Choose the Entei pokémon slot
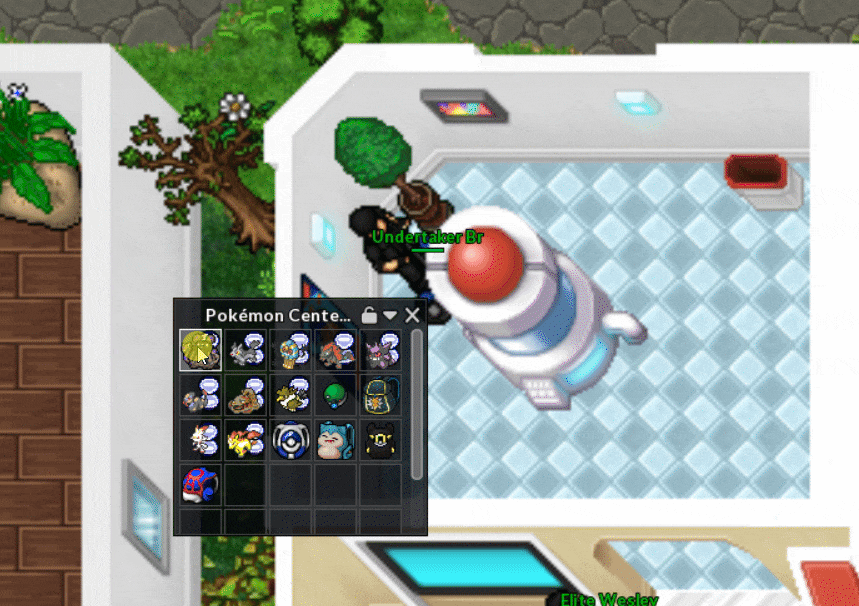Image resolution: width=859 pixels, height=606 pixels. coord(335,350)
